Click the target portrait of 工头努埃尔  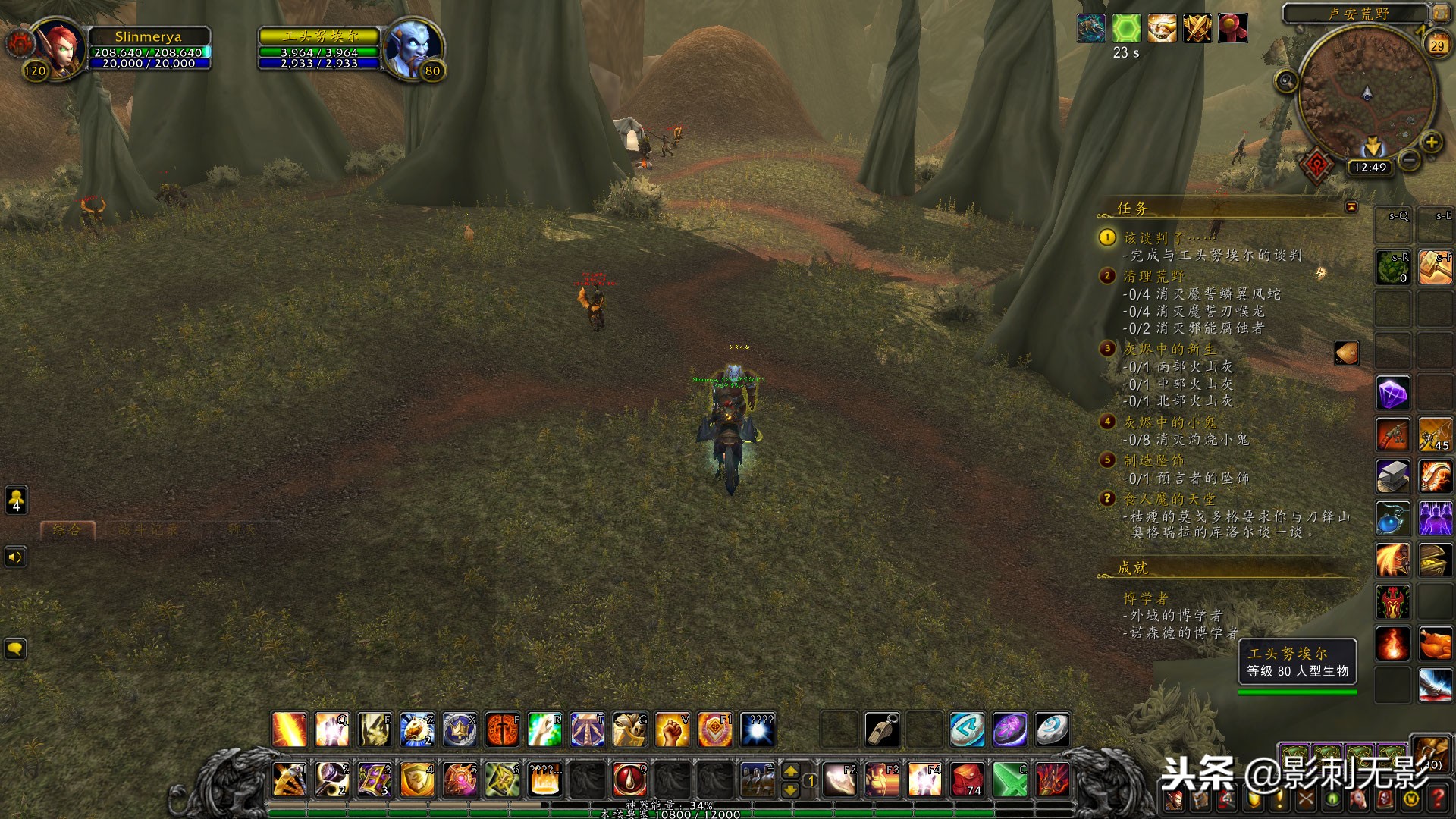[x=413, y=48]
